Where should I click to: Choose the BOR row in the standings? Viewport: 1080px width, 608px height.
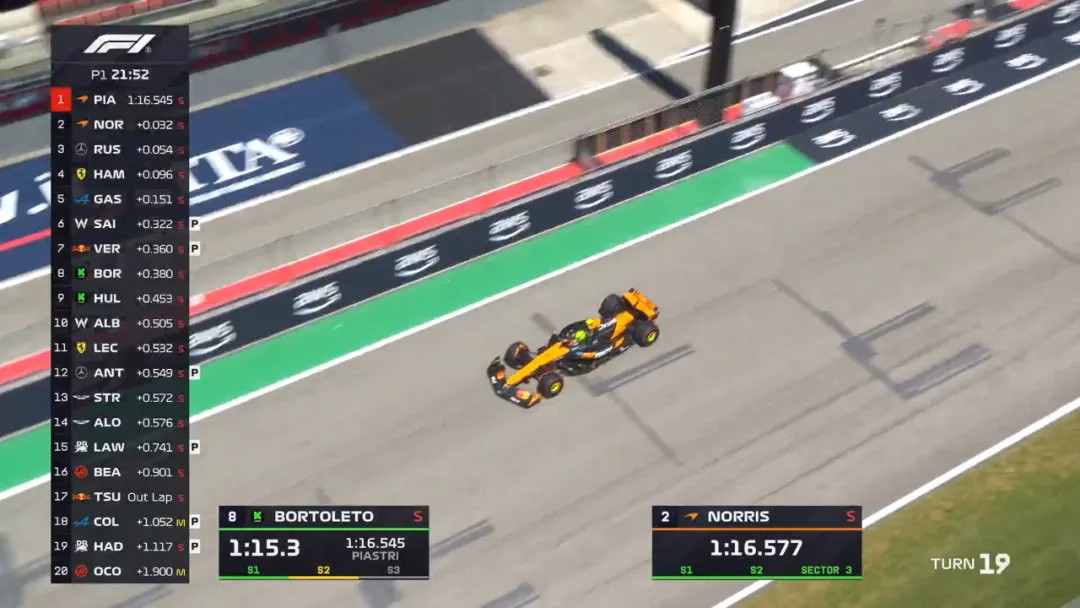(x=120, y=273)
